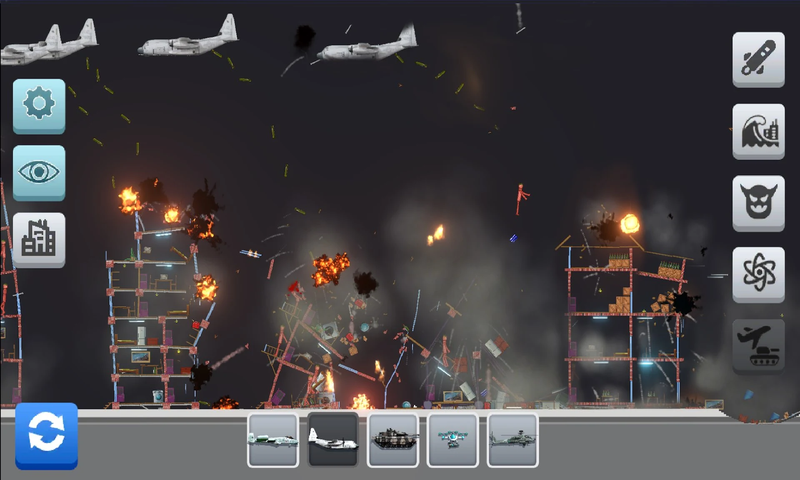The height and width of the screenshot is (480, 800).
Task: Open the missile weapons category
Action: click(758, 59)
